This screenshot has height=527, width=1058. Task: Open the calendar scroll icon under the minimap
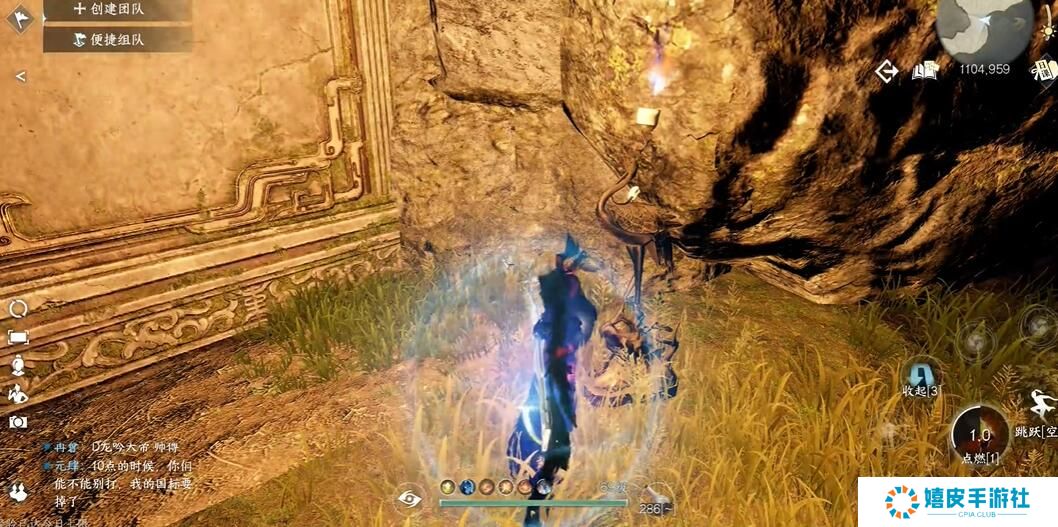tap(1046, 70)
